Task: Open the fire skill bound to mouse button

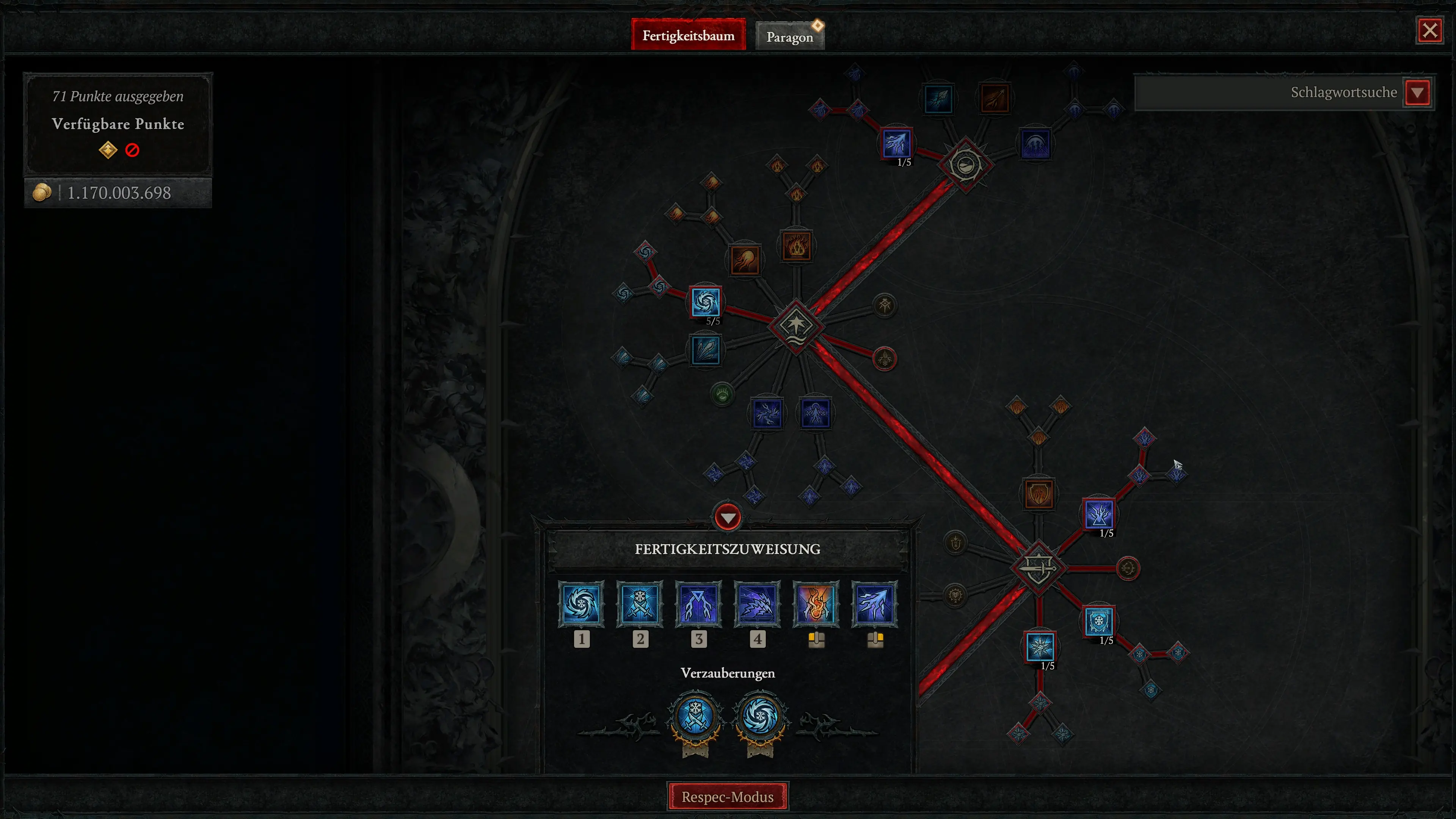Action: [816, 604]
